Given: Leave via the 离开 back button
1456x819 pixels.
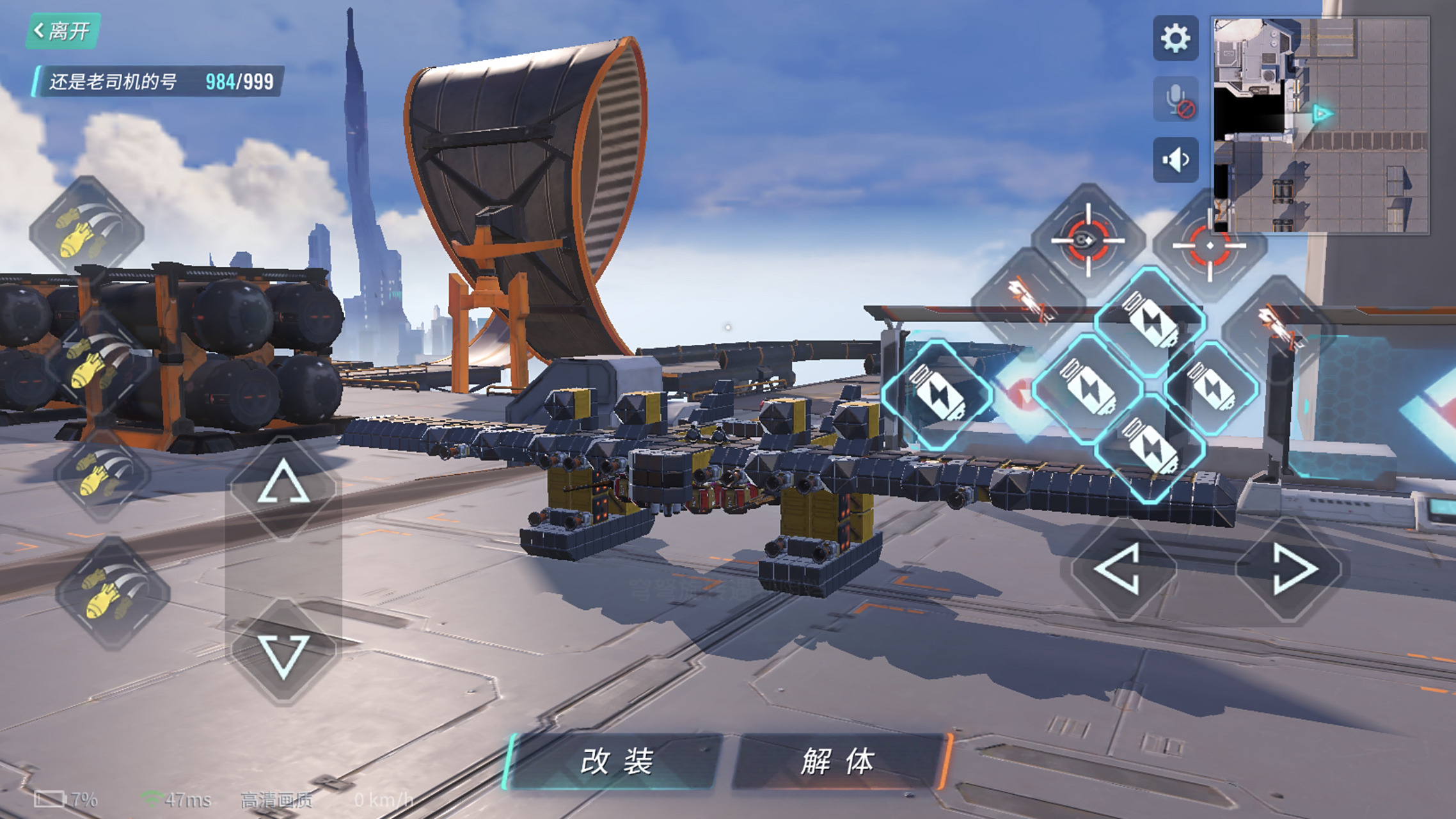Looking at the screenshot, I should [x=63, y=31].
